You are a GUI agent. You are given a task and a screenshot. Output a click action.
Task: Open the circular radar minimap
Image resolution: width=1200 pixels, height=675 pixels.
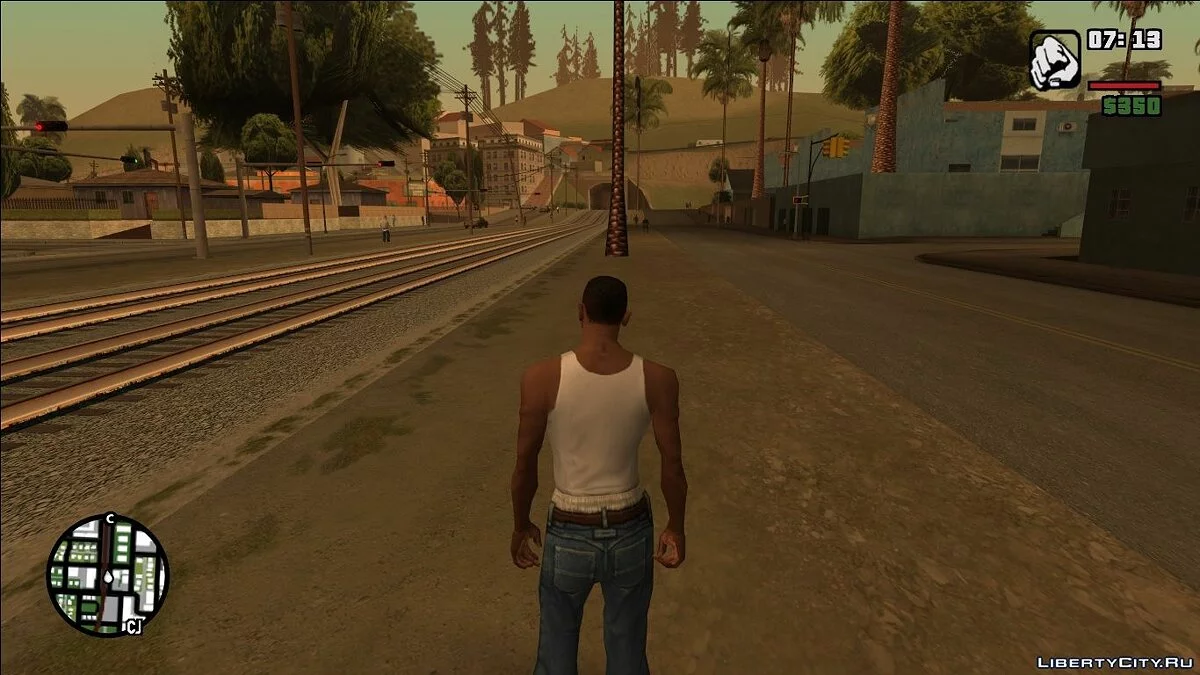point(107,575)
